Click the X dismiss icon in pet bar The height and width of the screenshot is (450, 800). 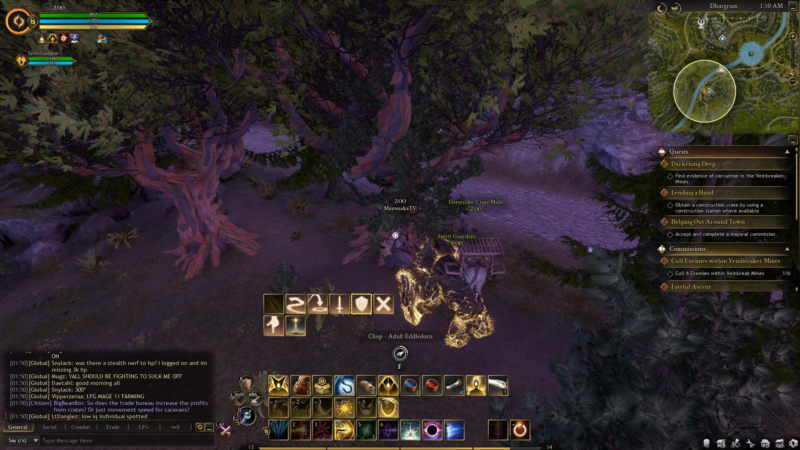coord(383,304)
